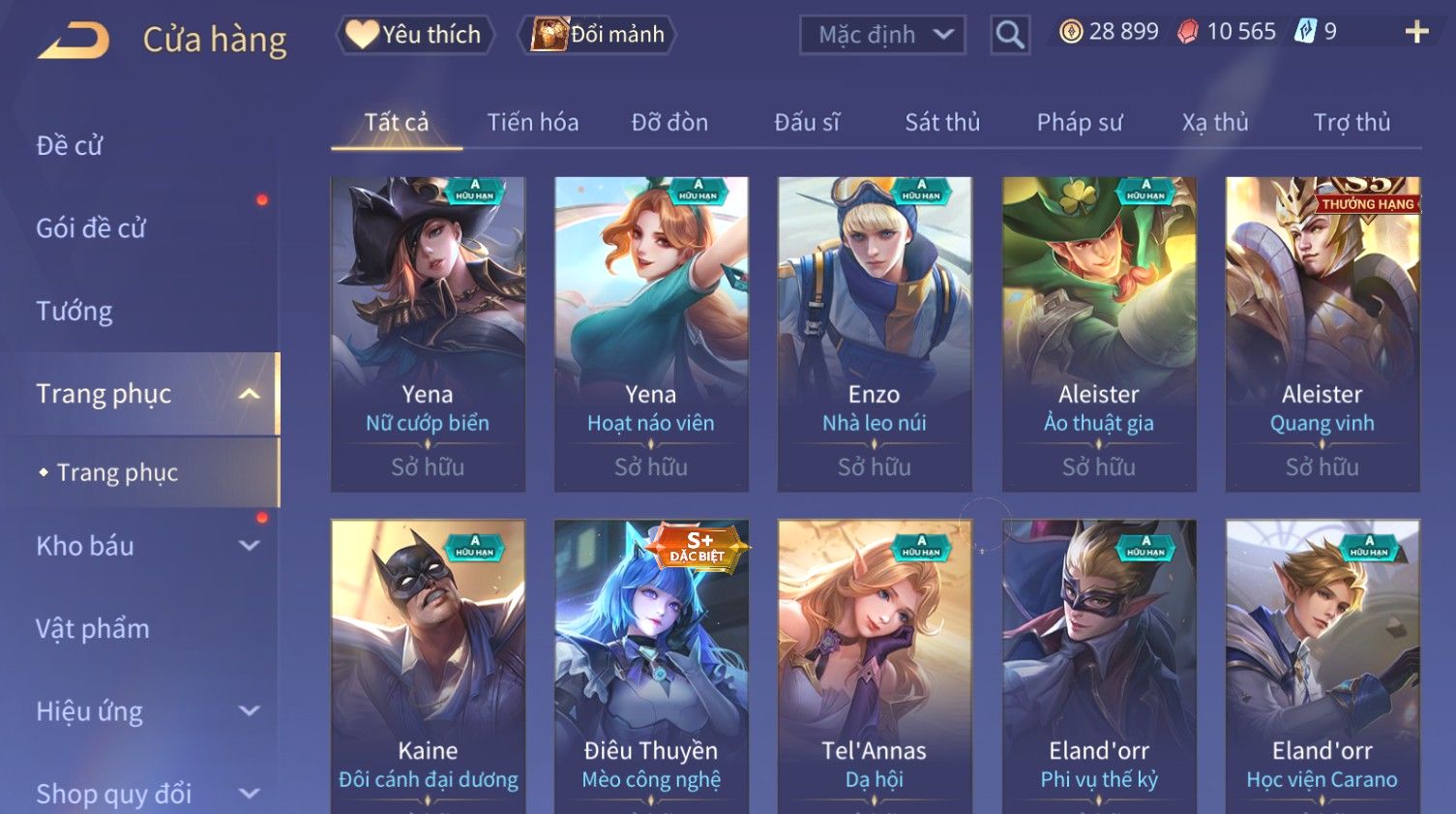Switch to the Tiến hóa tab
The height and width of the screenshot is (814, 1456).
532,123
